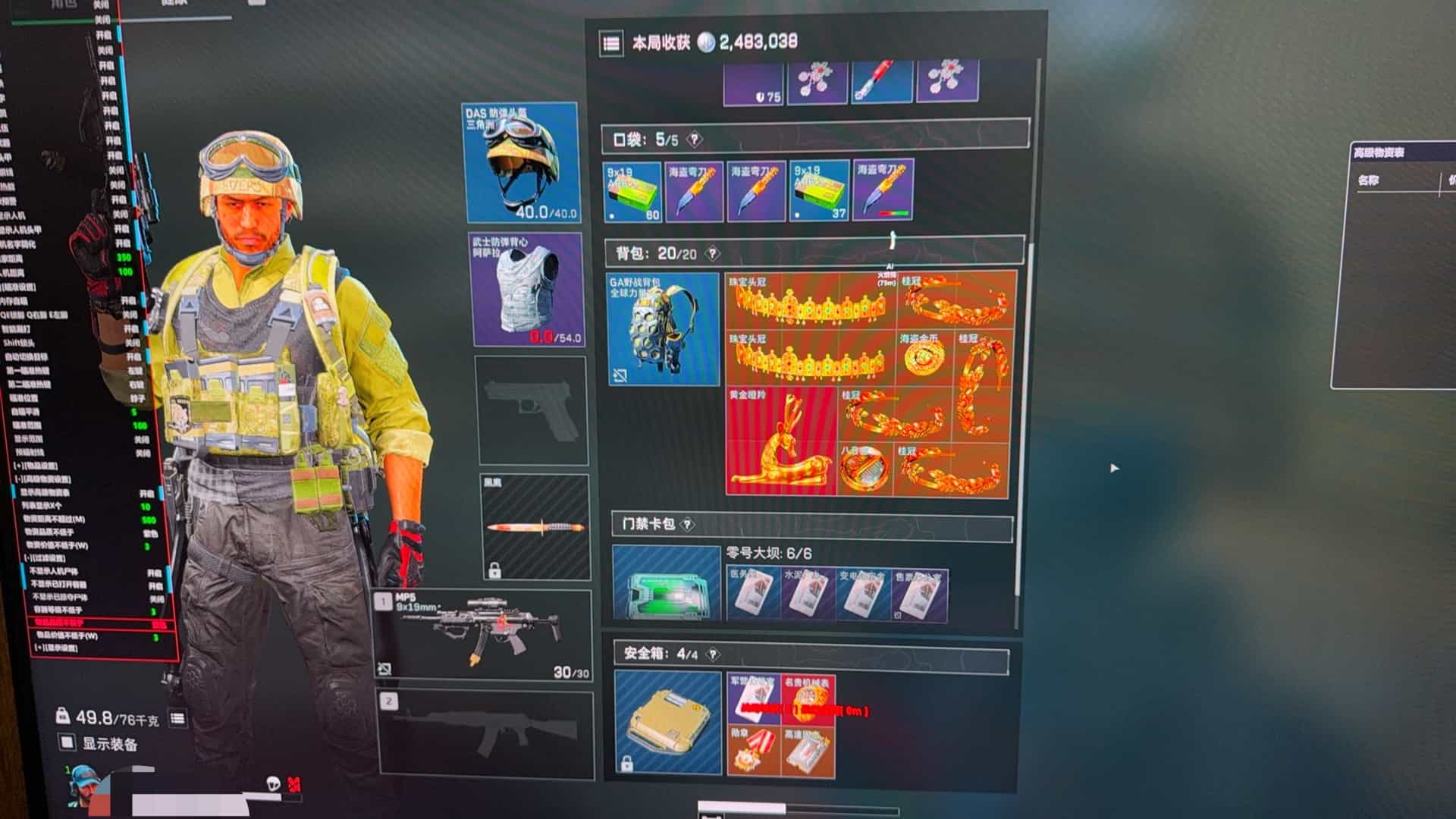Select the 9x19 ammo stack of 60
Image resolution: width=1456 pixels, height=819 pixels.
[633, 191]
